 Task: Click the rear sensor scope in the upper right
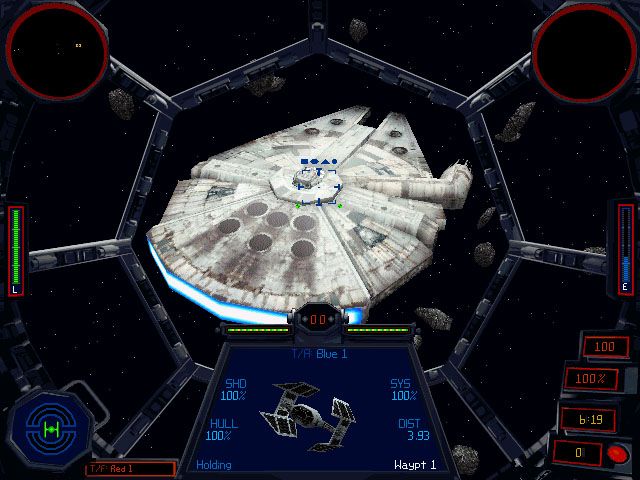(583, 50)
